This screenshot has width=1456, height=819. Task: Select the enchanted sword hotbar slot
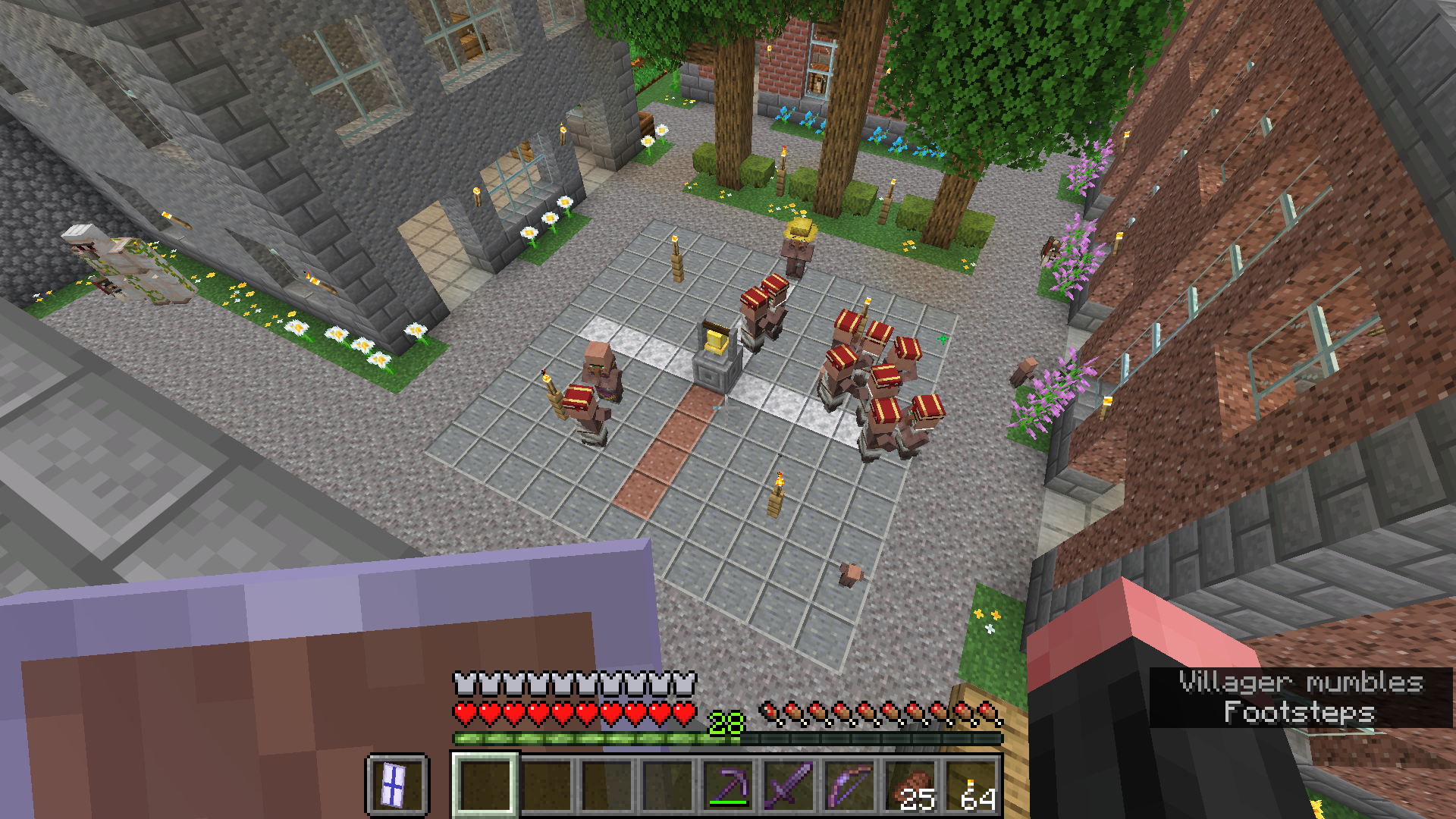789,784
